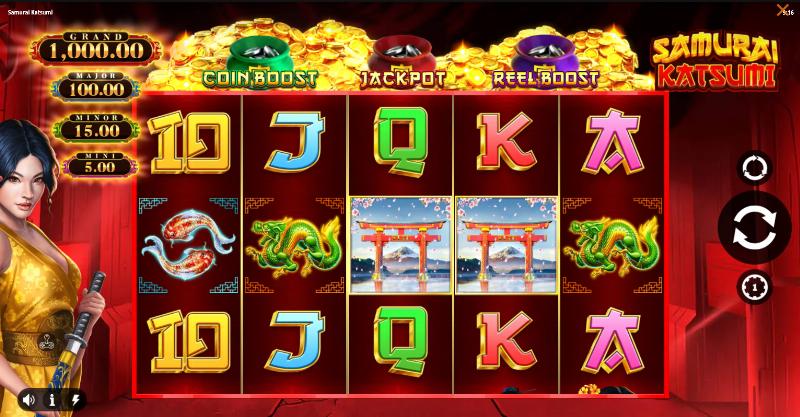
Task: Close the game with the top X icon
Action: pos(781,10)
